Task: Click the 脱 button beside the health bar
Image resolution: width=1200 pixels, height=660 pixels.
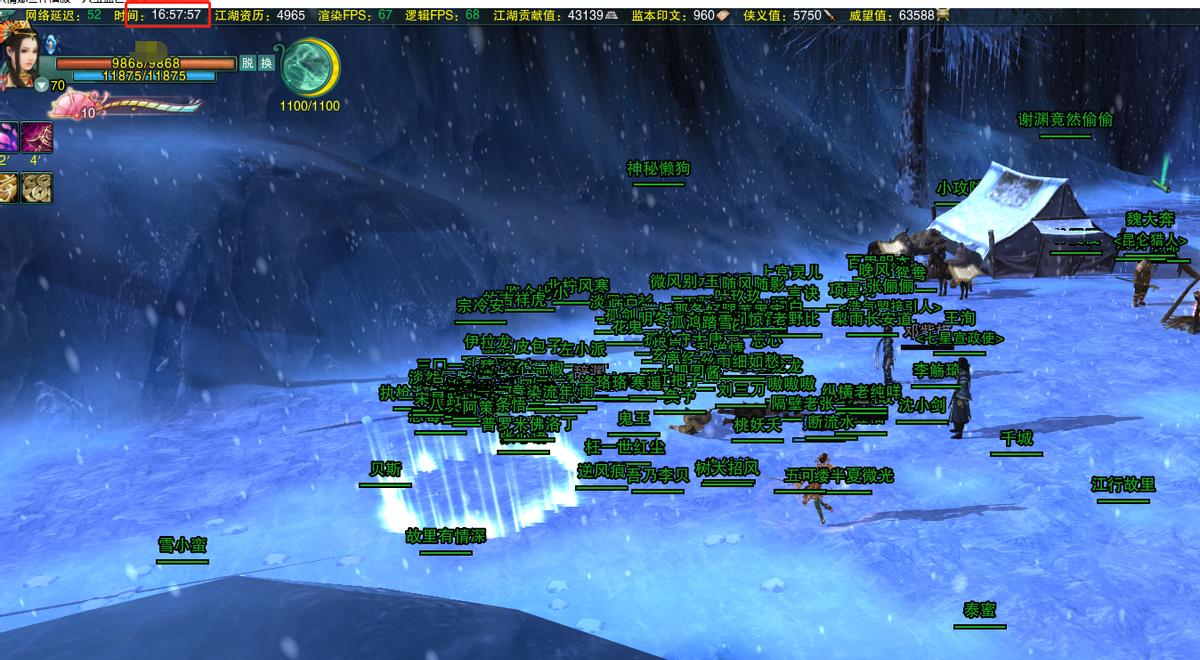Action: pyautogui.click(x=248, y=63)
